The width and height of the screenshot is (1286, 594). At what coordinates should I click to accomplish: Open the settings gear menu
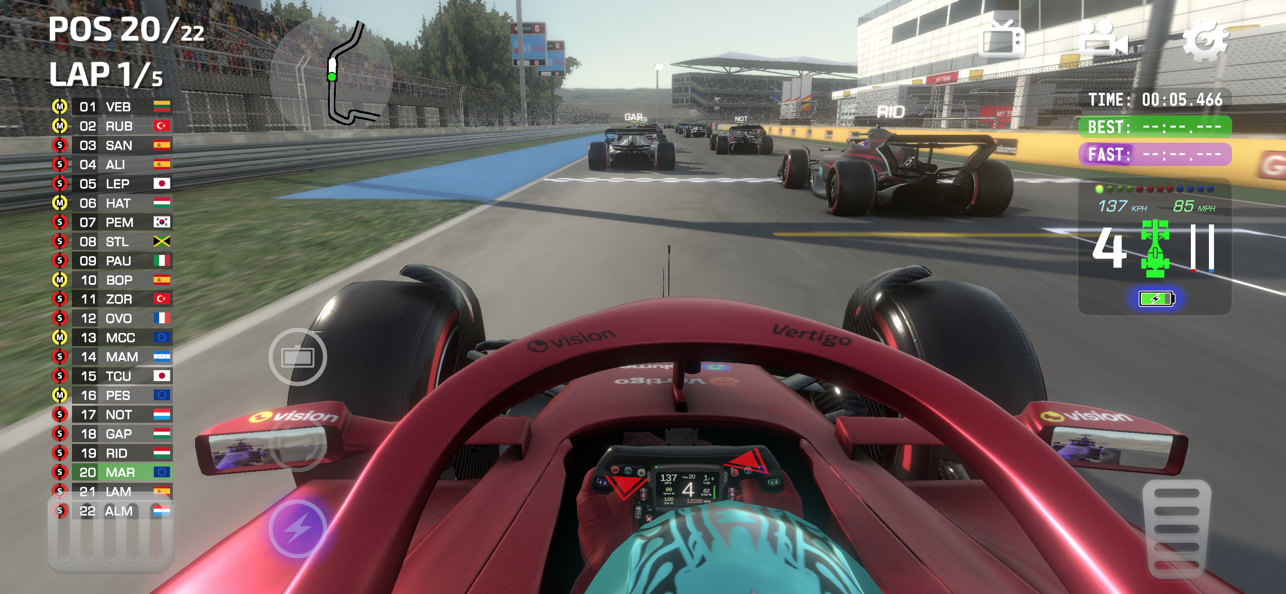pos(1204,40)
